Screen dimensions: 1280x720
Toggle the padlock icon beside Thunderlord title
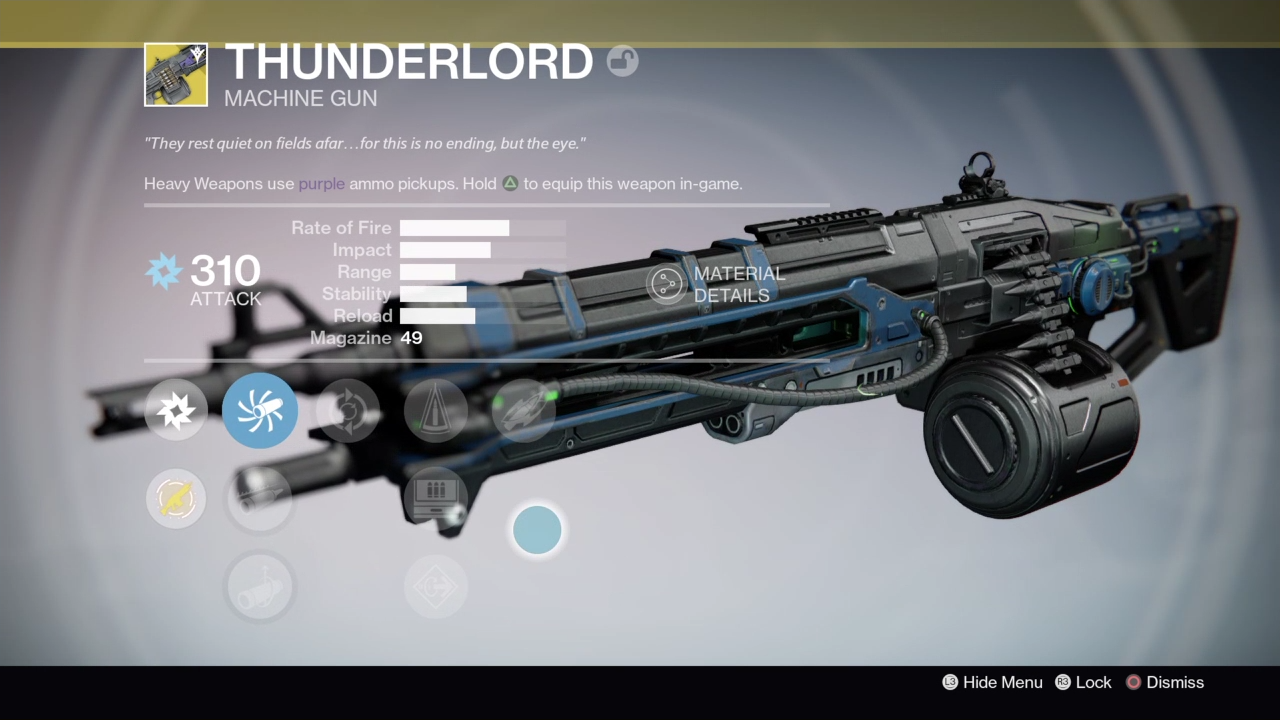(623, 62)
